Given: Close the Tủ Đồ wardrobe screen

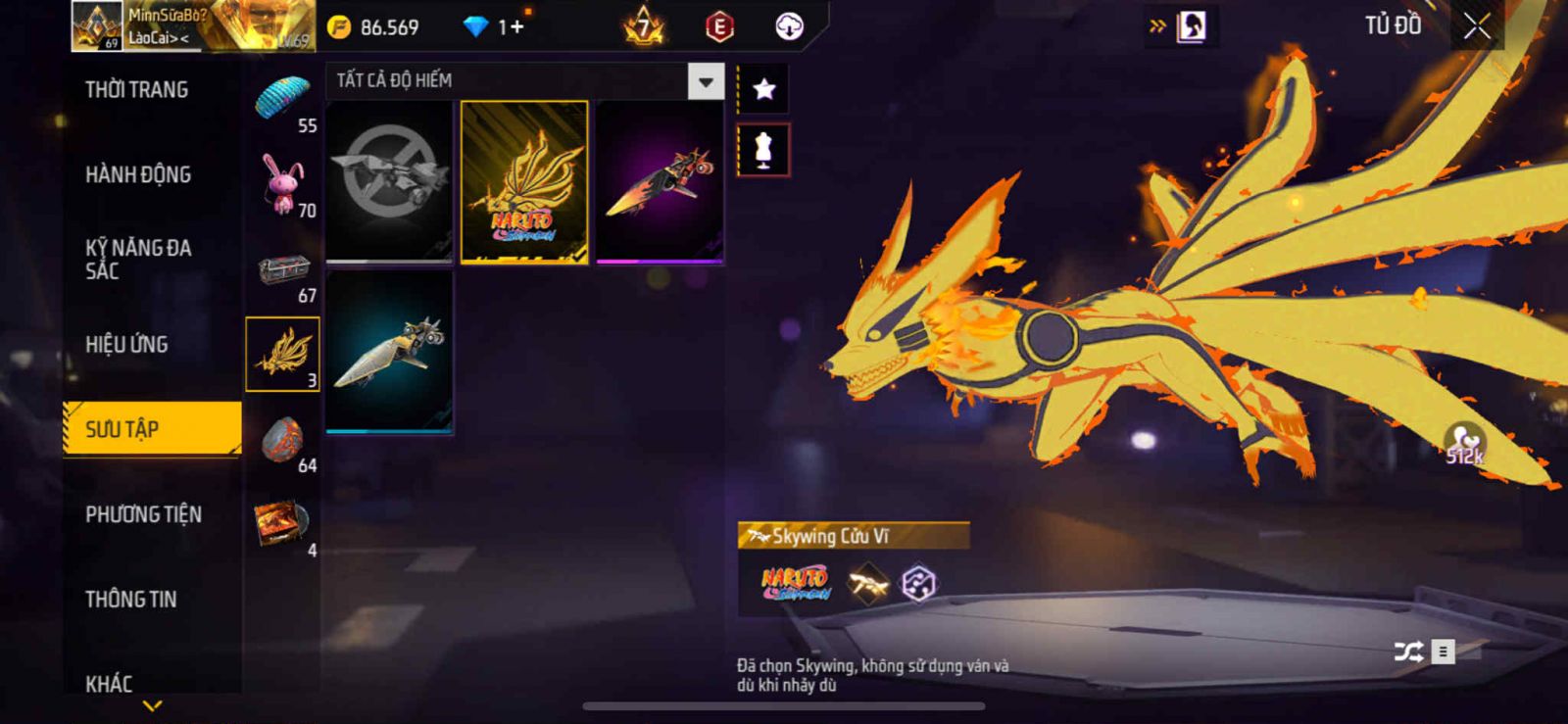Looking at the screenshot, I should [x=1477, y=26].
